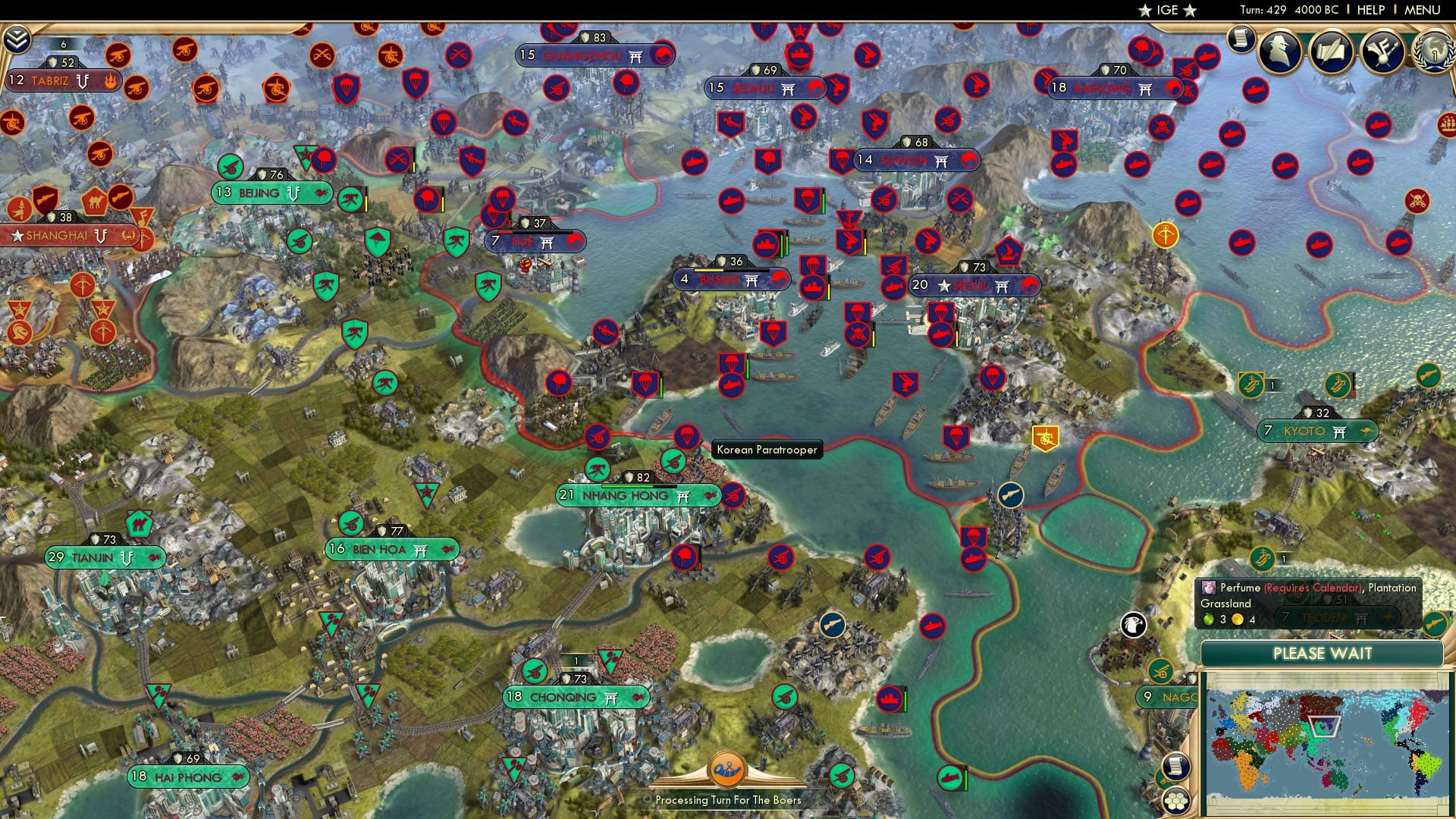Viewport: 1456px width, 819px height.
Task: Open the Social Policies scroll-and-quill icon
Action: 1331,52
